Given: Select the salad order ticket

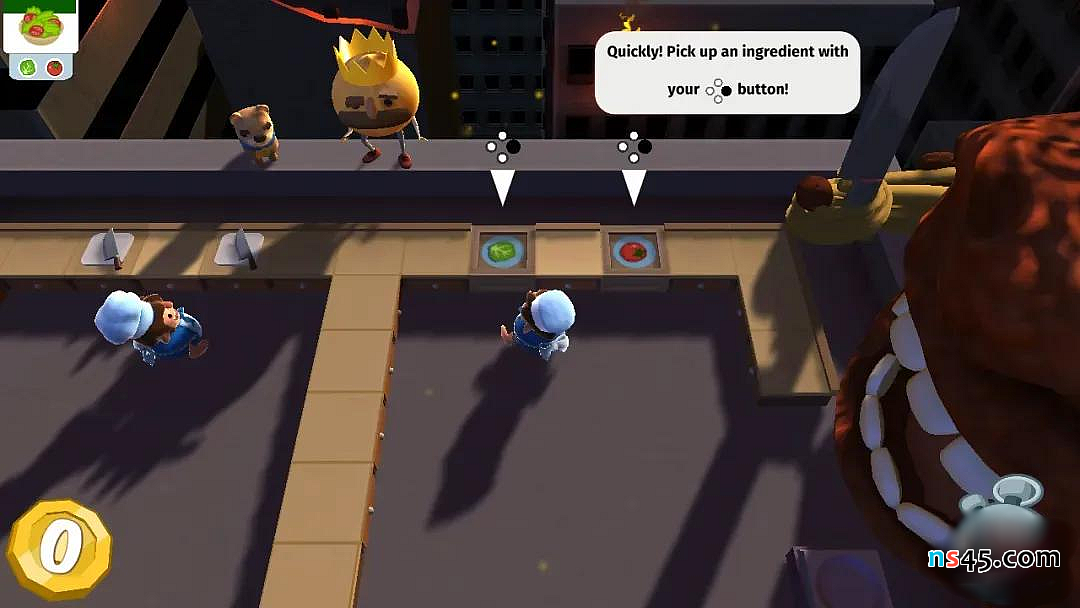Looking at the screenshot, I should click(x=40, y=30).
